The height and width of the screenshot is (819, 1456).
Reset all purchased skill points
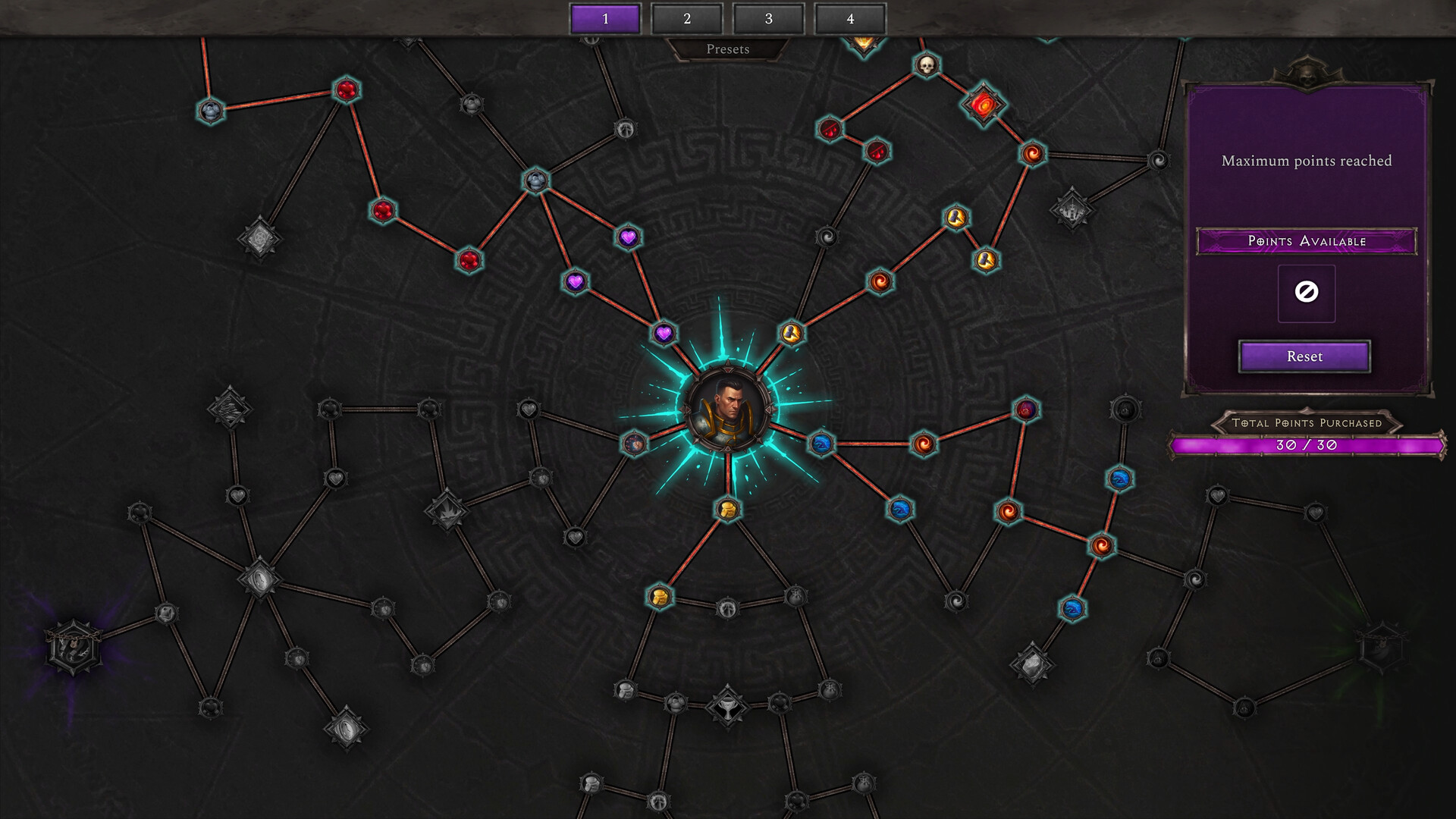pyautogui.click(x=1304, y=356)
